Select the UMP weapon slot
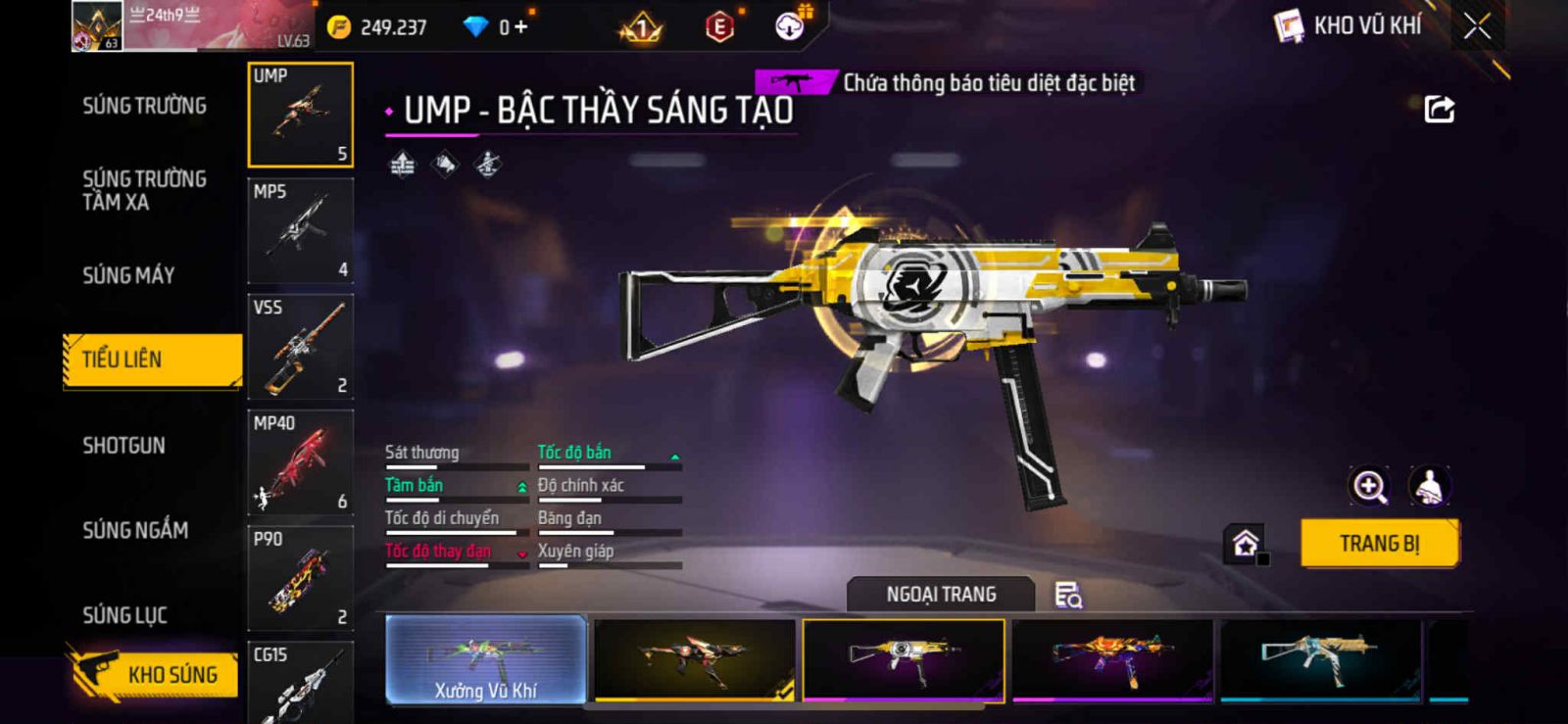The width and height of the screenshot is (1568, 724). coord(300,115)
